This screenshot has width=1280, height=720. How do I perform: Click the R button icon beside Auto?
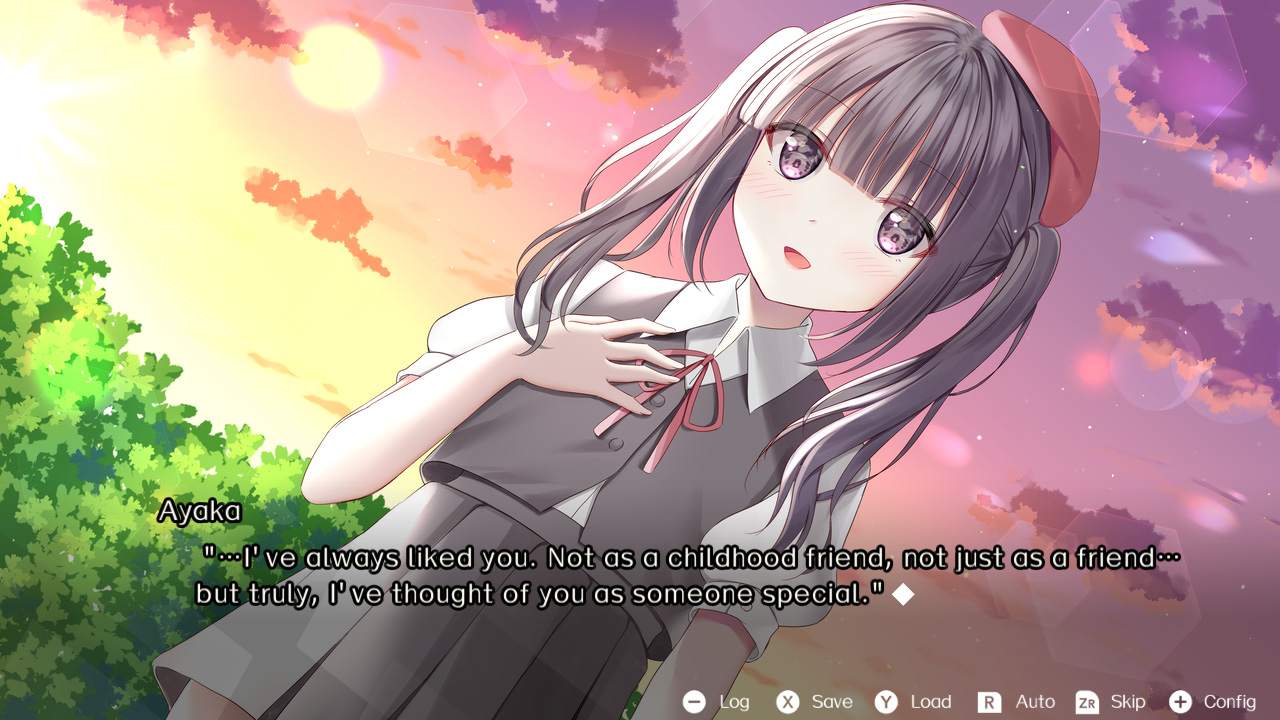(991, 702)
